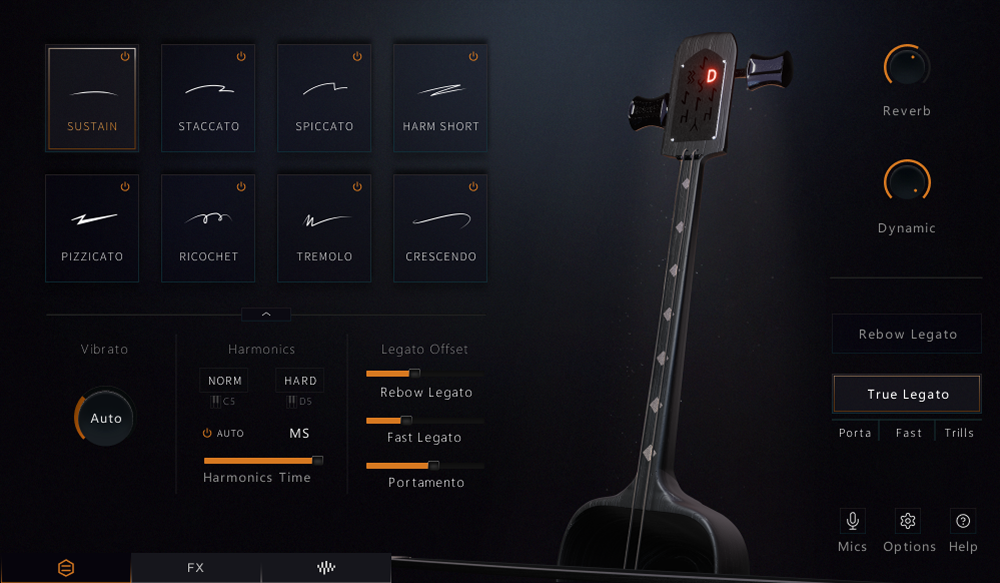
Task: Toggle the Auto harmonics power switch
Action: [x=208, y=433]
